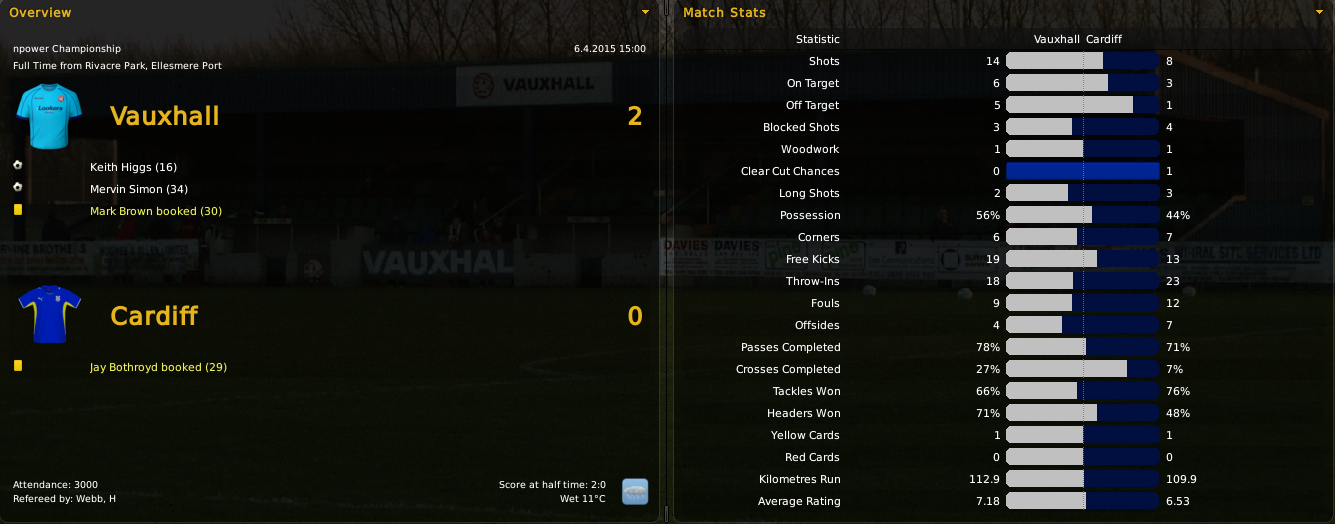
Task: Open the Match Stats panel dropdown arrow
Action: coord(1319,12)
